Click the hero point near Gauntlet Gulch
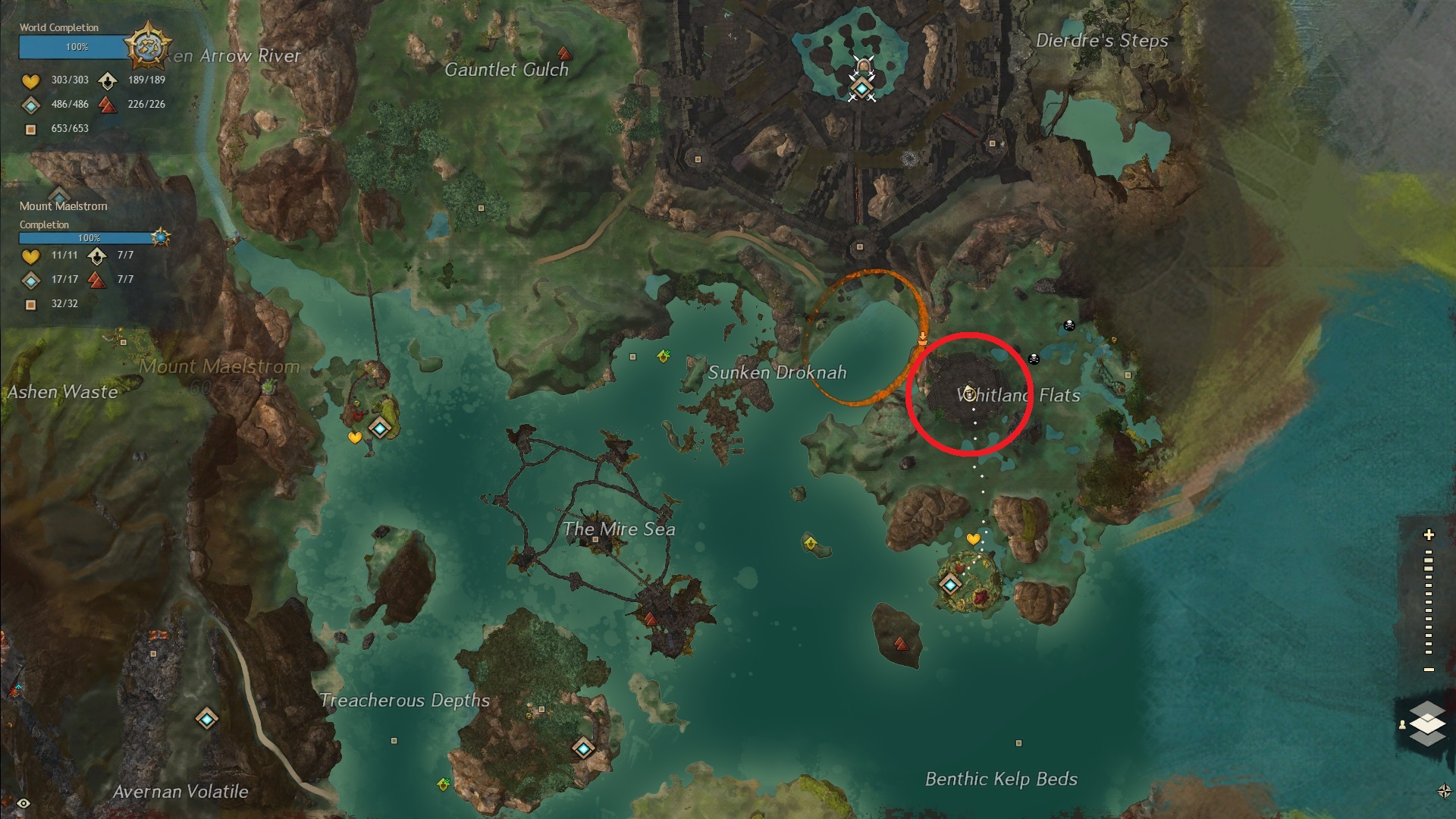Screen dimensions: 1456x819 coord(563,54)
